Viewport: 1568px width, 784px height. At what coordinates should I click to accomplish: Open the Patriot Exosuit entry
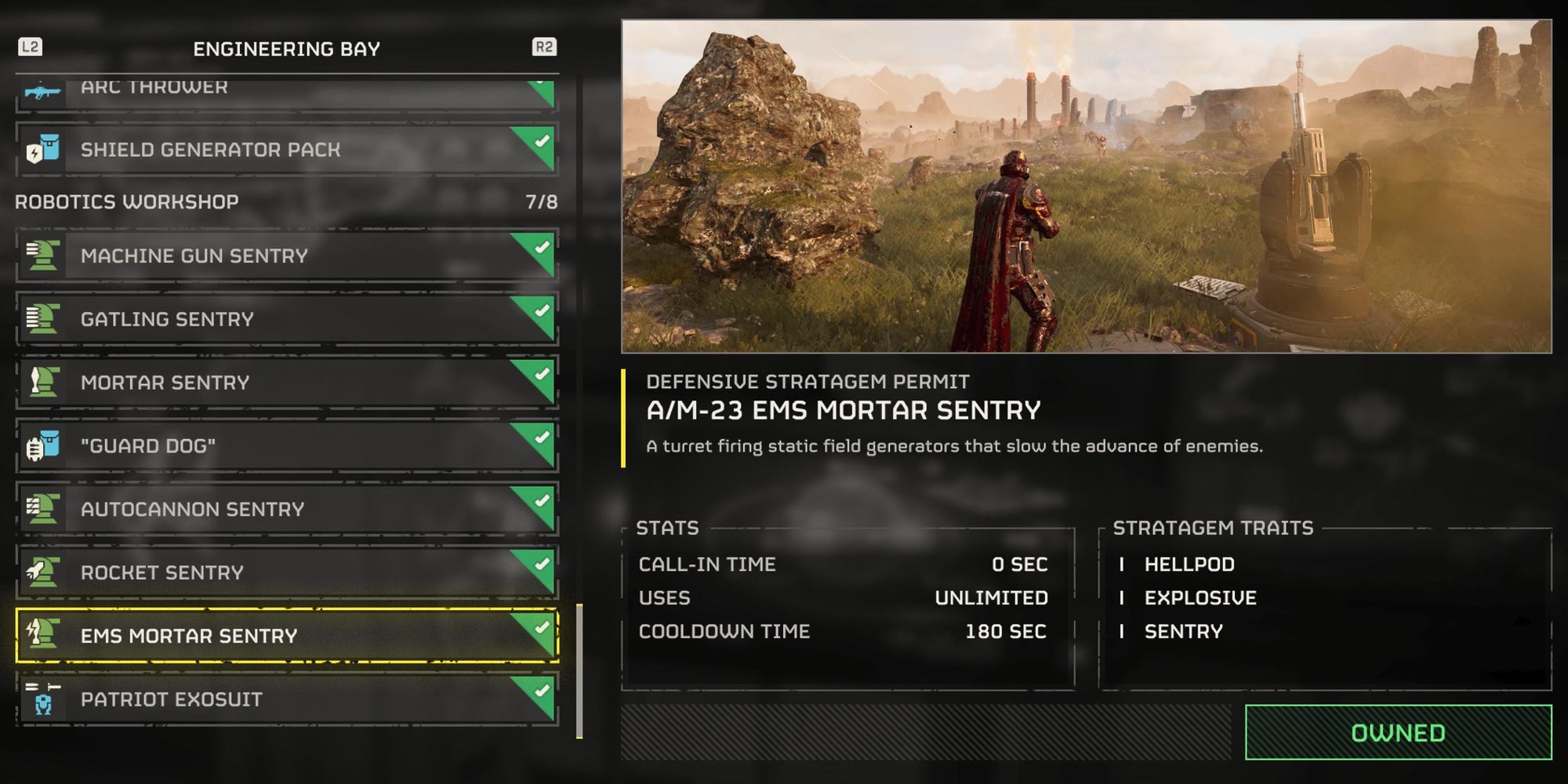(x=286, y=699)
